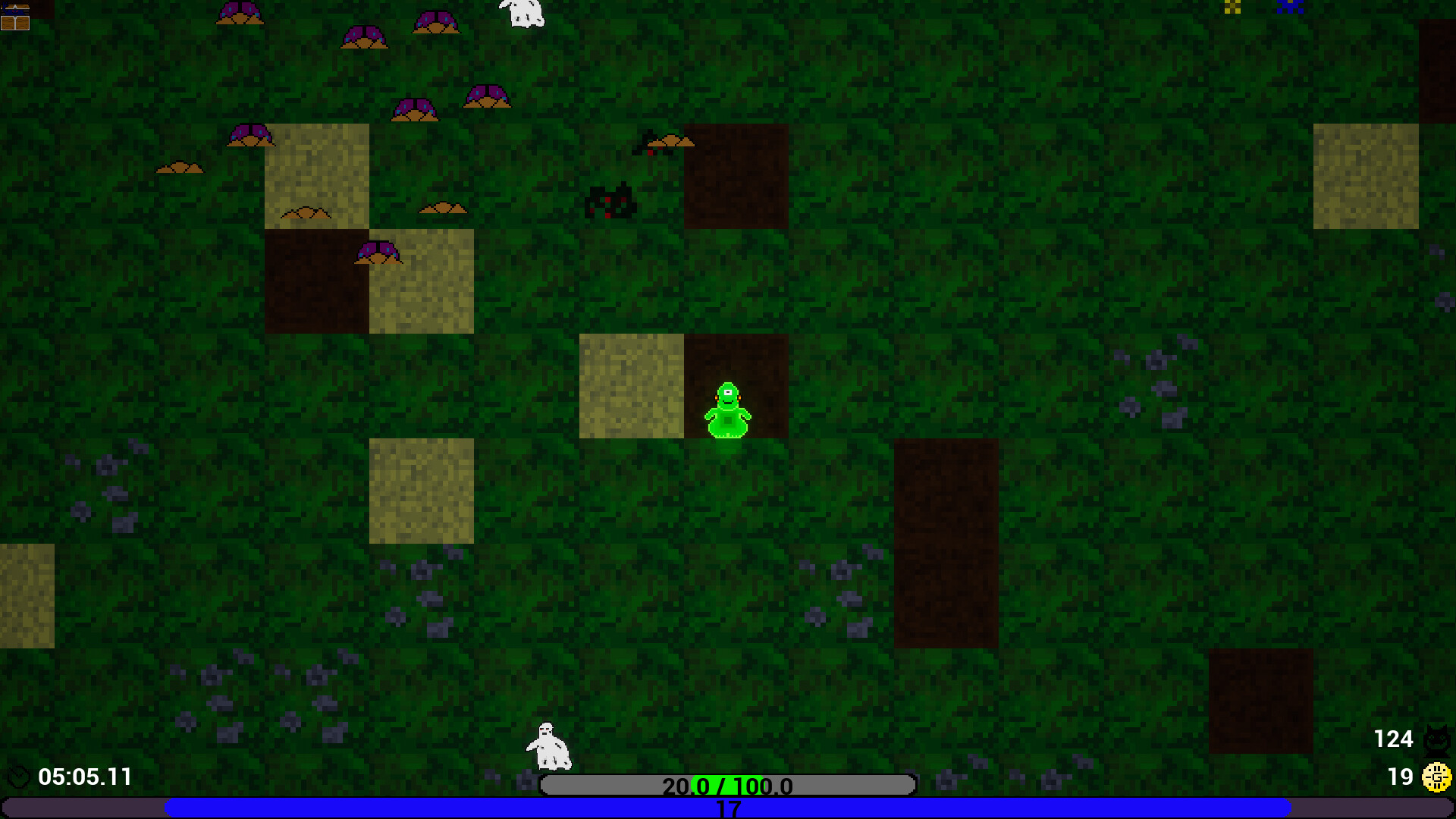Open the treasure chest inventory icon
The height and width of the screenshot is (819, 1456).
point(15,15)
